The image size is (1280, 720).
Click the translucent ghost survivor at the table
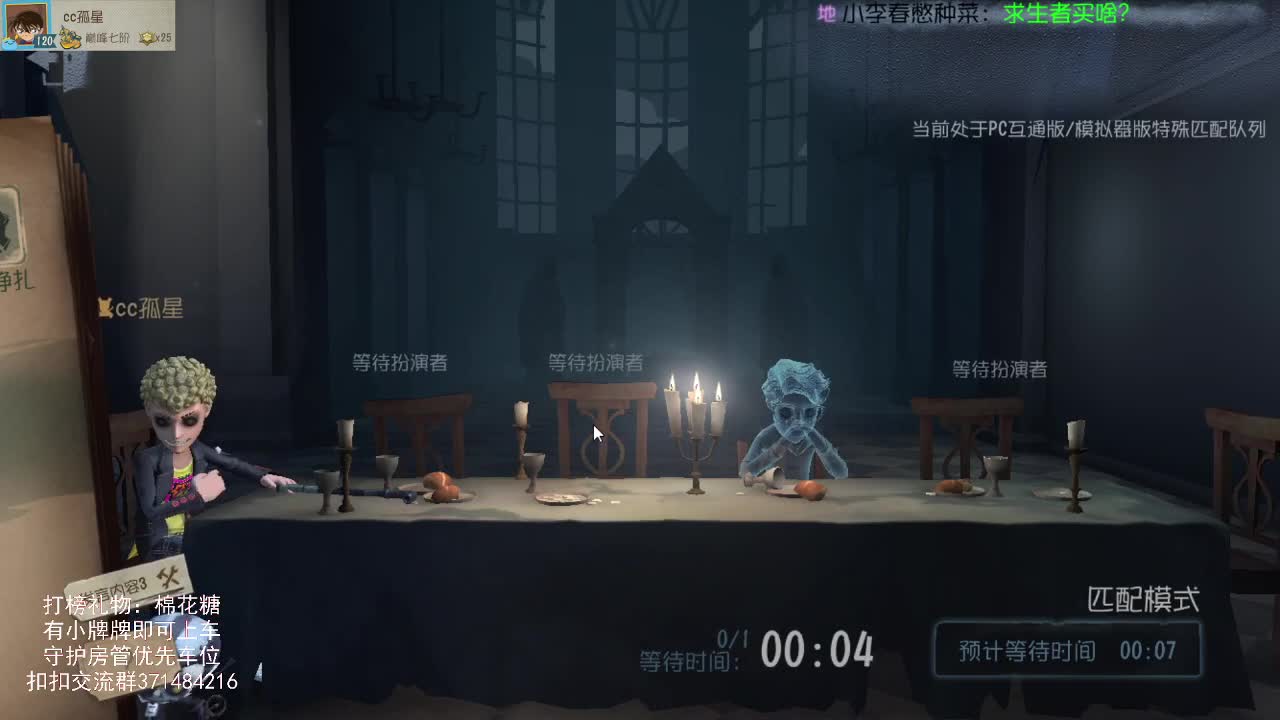[x=794, y=420]
